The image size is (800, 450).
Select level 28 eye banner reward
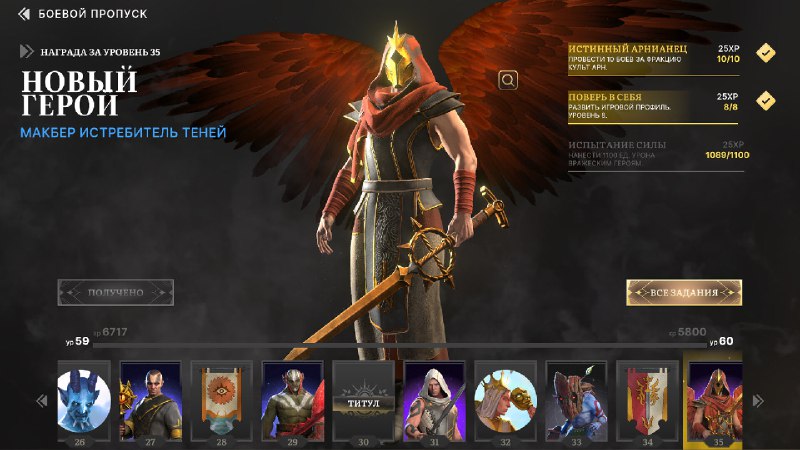pos(222,398)
